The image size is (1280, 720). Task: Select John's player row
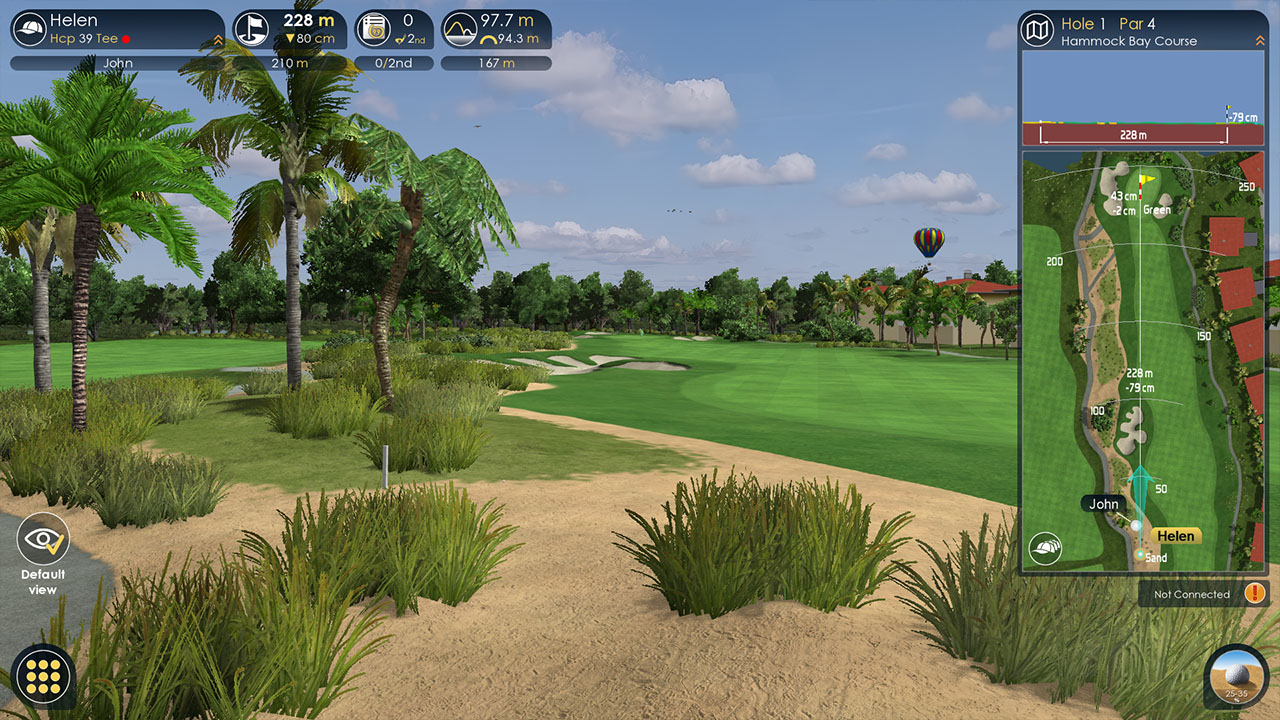pos(118,63)
